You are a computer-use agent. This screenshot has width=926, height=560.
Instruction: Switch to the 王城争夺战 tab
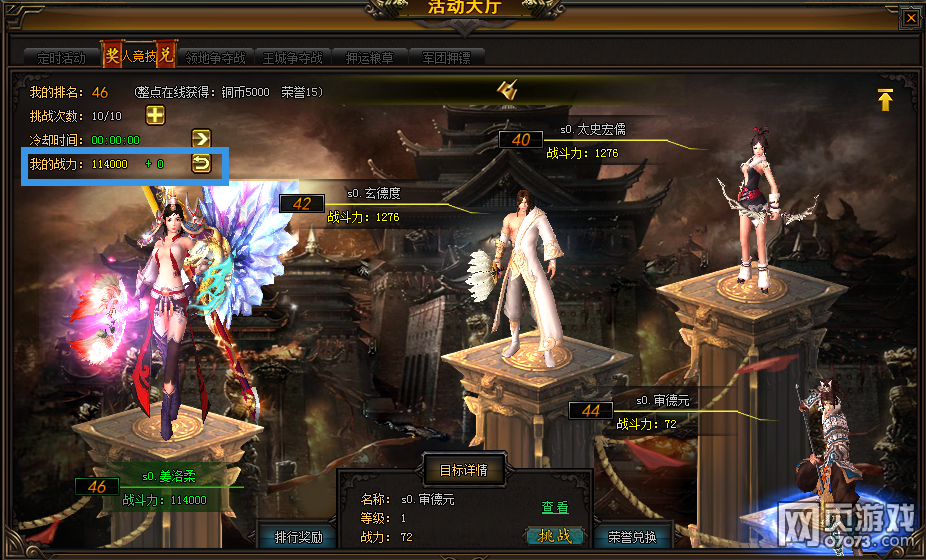coord(292,58)
